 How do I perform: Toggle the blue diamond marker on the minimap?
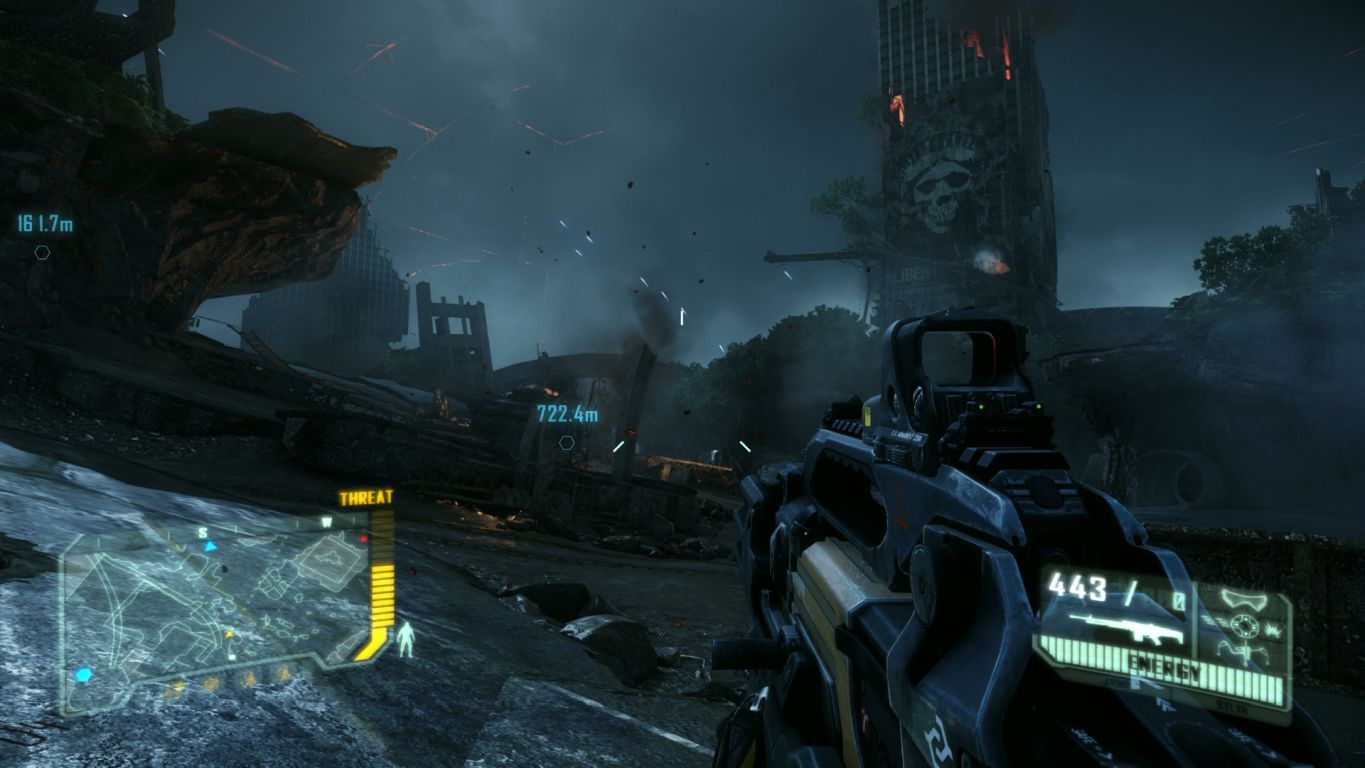(x=84, y=674)
